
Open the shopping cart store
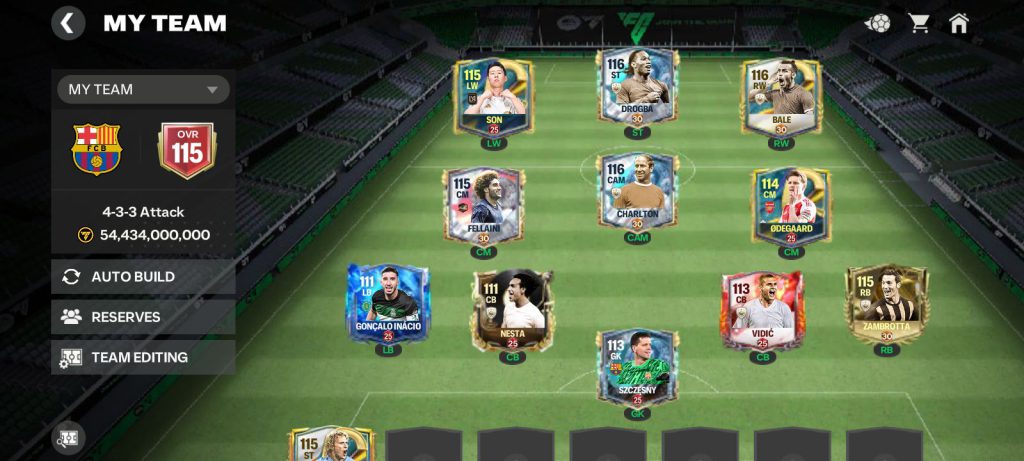click(919, 23)
